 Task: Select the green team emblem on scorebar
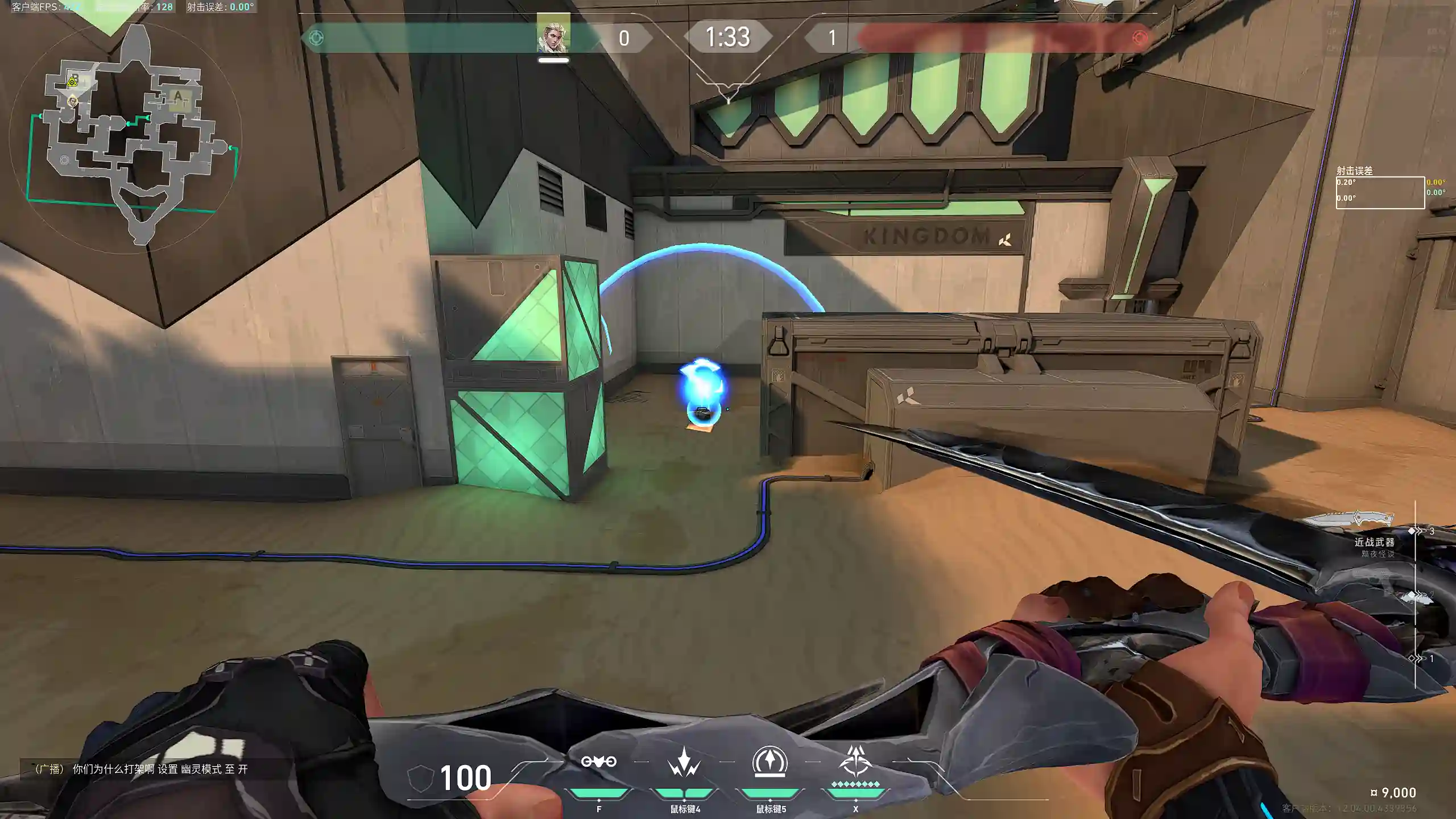click(x=316, y=38)
